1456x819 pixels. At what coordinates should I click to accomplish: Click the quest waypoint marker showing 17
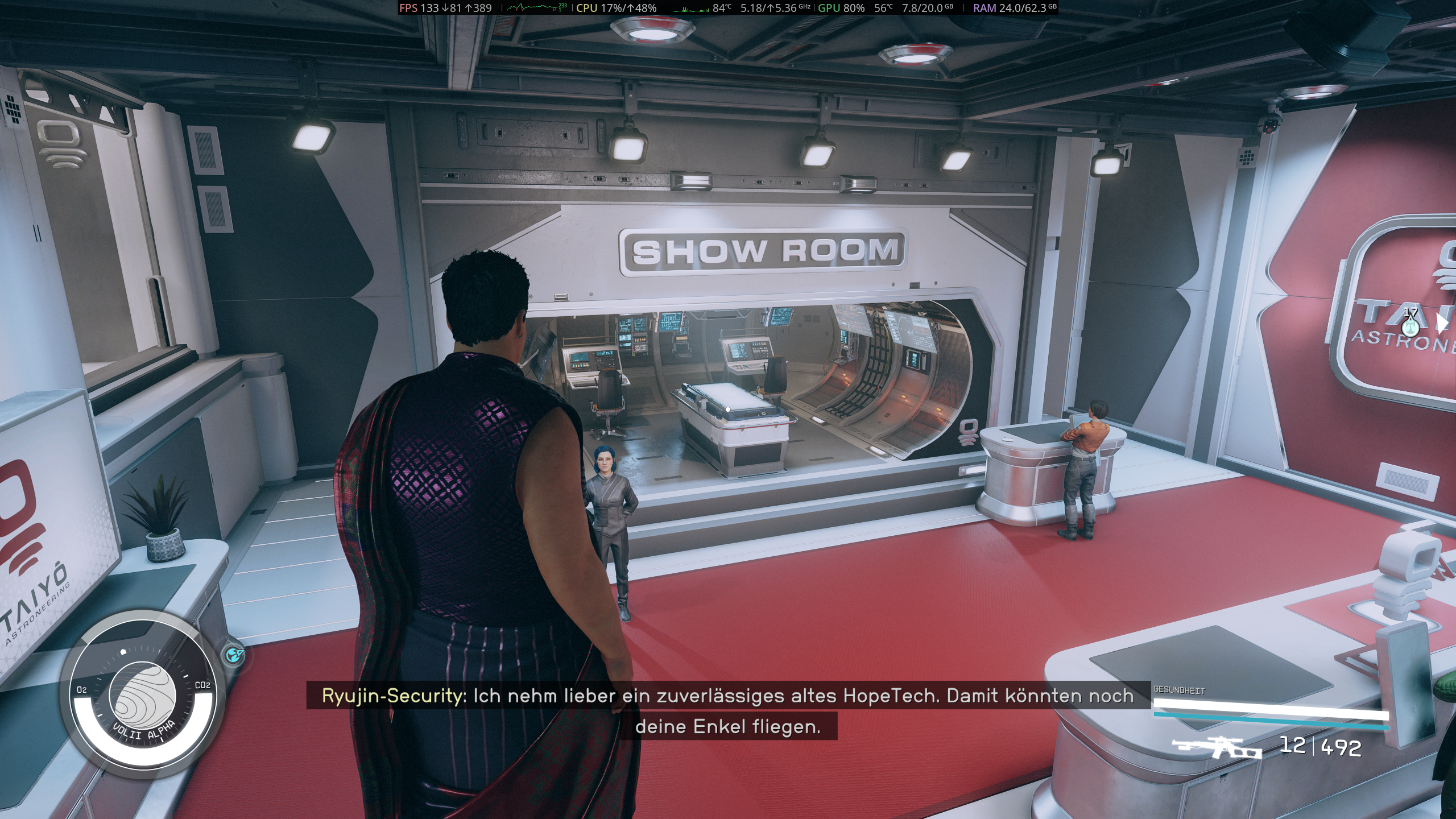click(1409, 326)
